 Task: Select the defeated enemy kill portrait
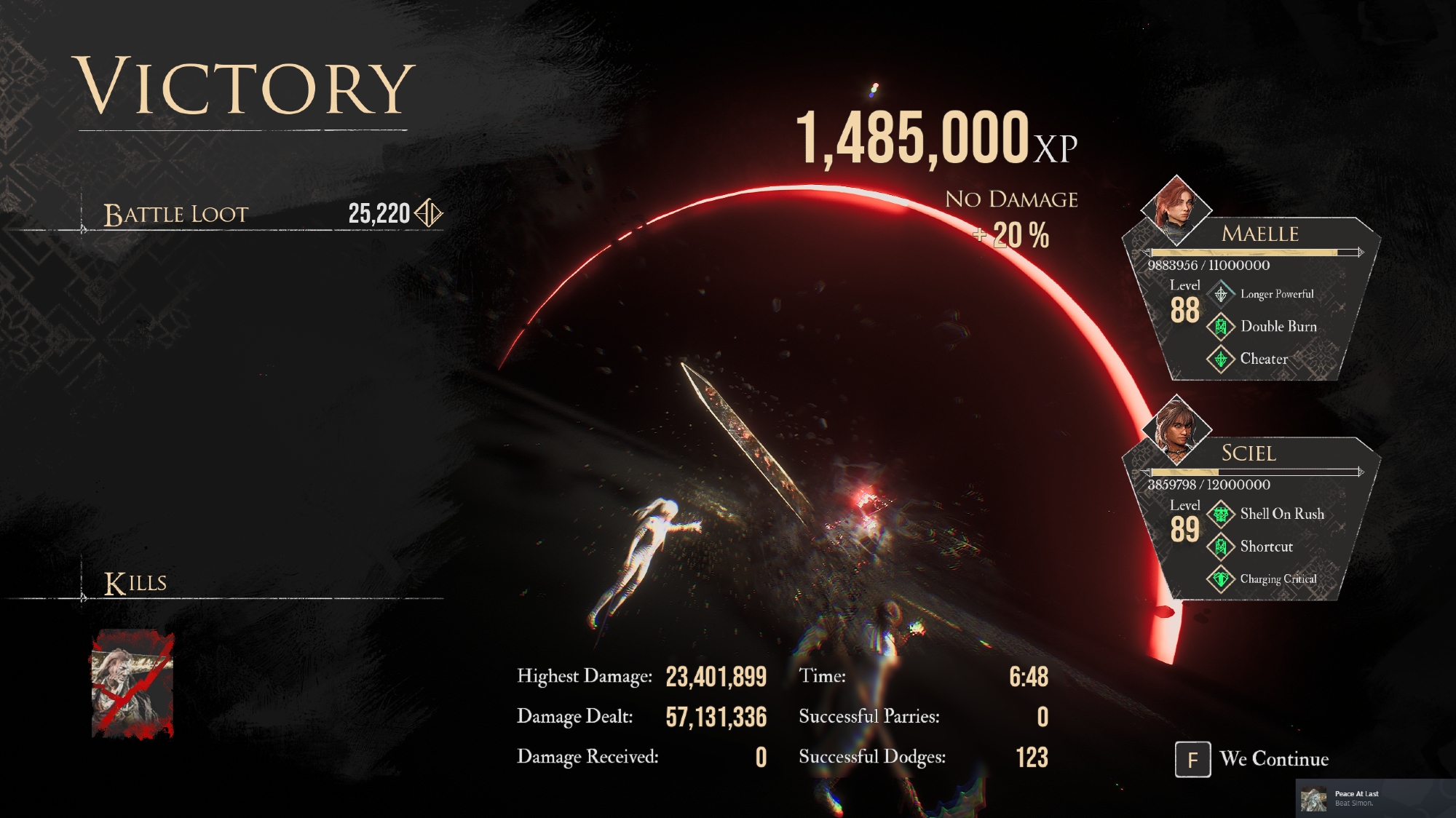pyautogui.click(x=132, y=684)
